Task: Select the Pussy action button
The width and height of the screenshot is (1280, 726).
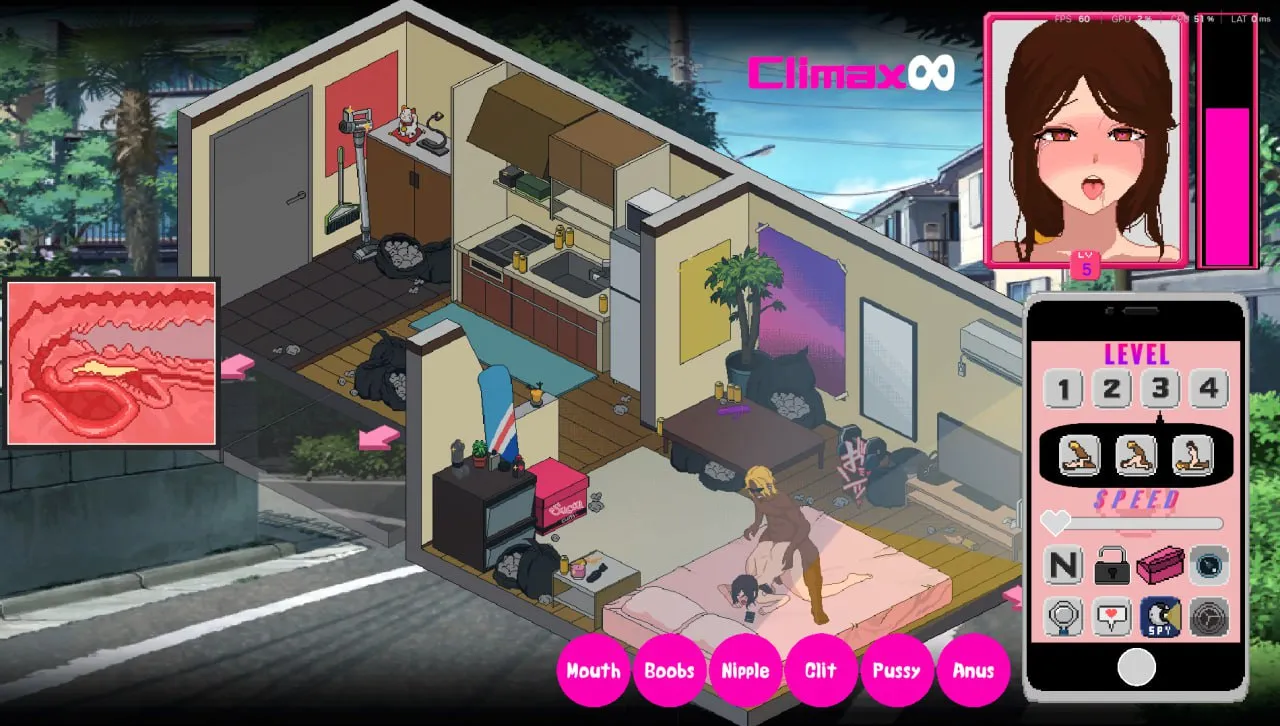Action: click(897, 670)
